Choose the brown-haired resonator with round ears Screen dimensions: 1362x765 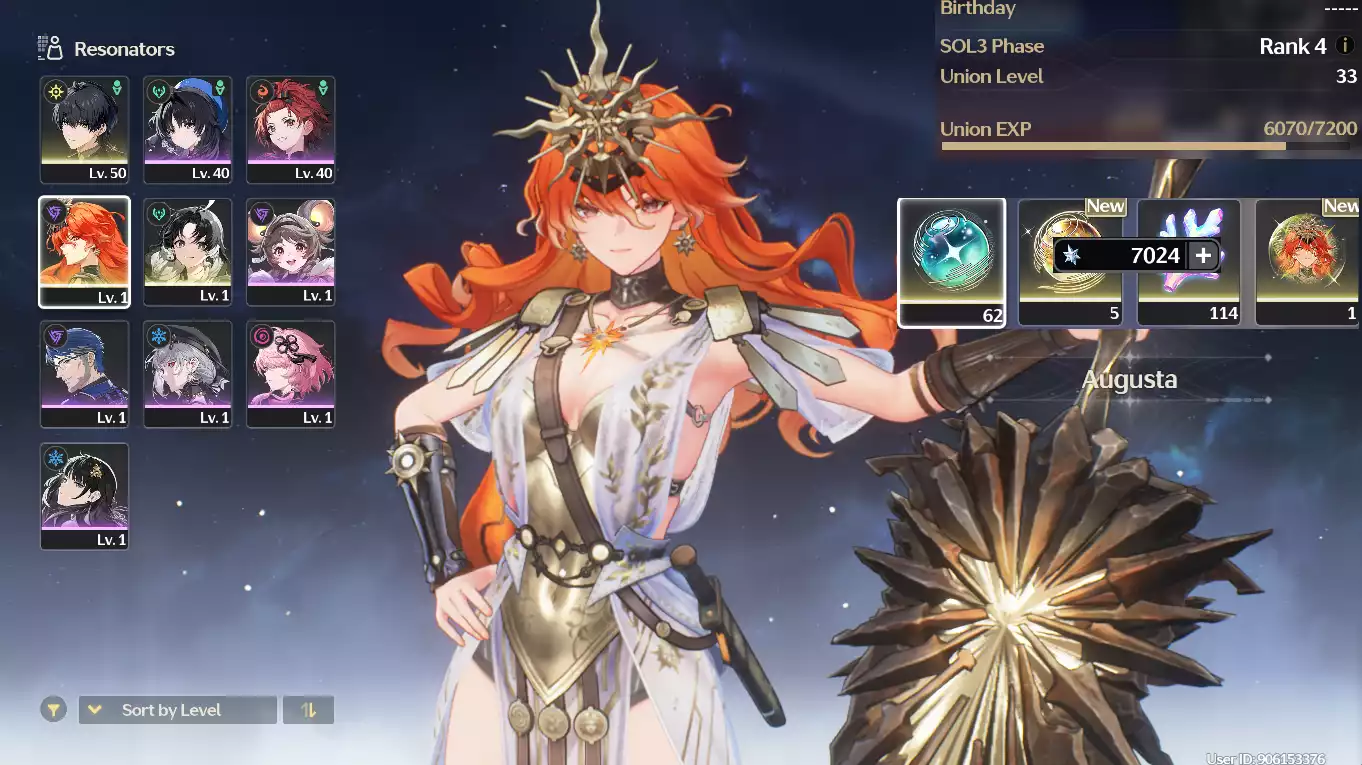point(291,251)
